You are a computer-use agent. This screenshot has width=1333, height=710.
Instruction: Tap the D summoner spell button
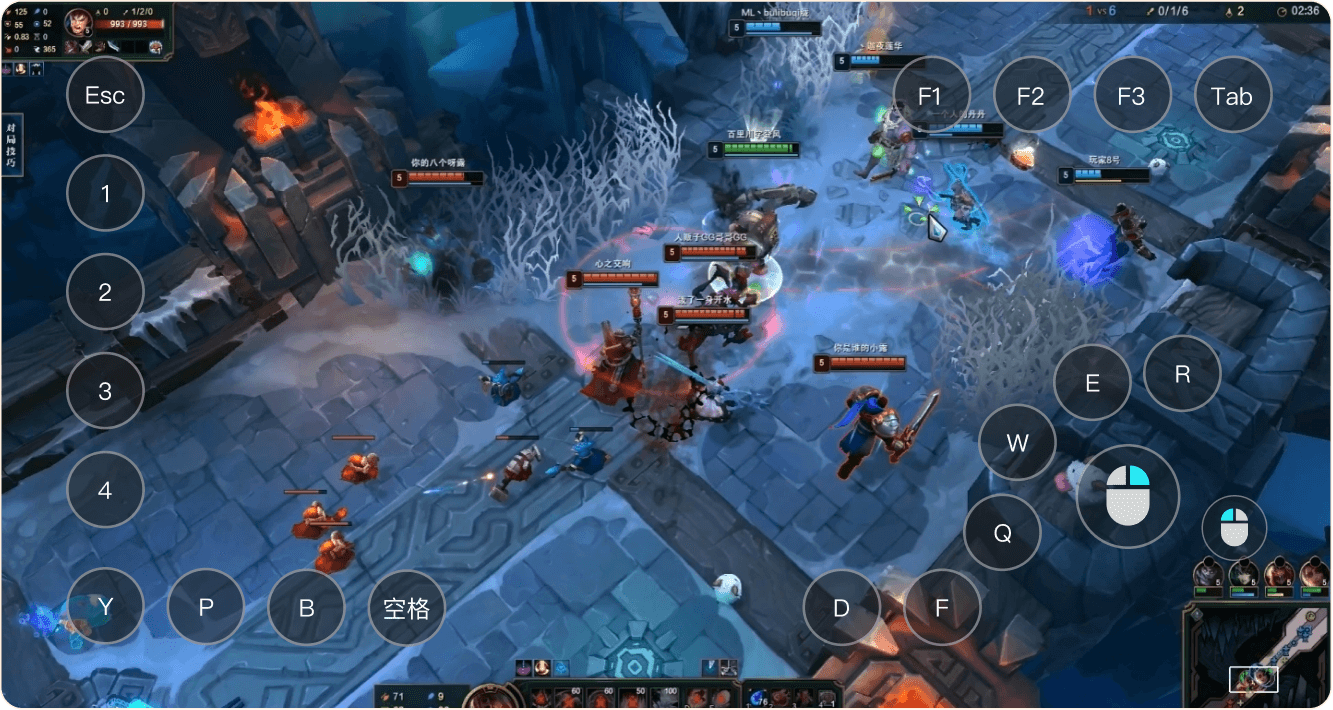pyautogui.click(x=842, y=608)
